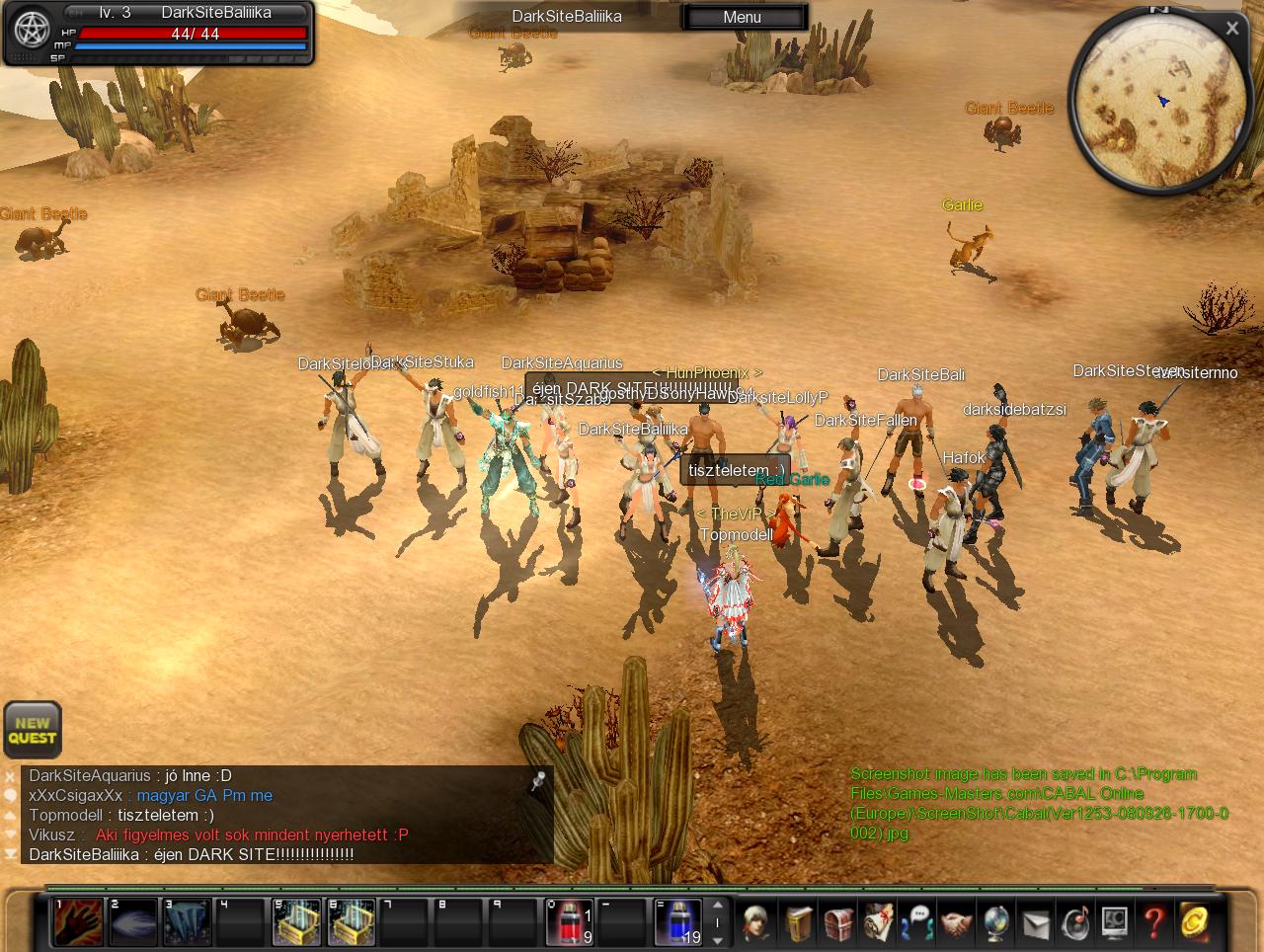Use the blue MP potion slot
Image resolution: width=1264 pixels, height=952 pixels.
(677, 922)
